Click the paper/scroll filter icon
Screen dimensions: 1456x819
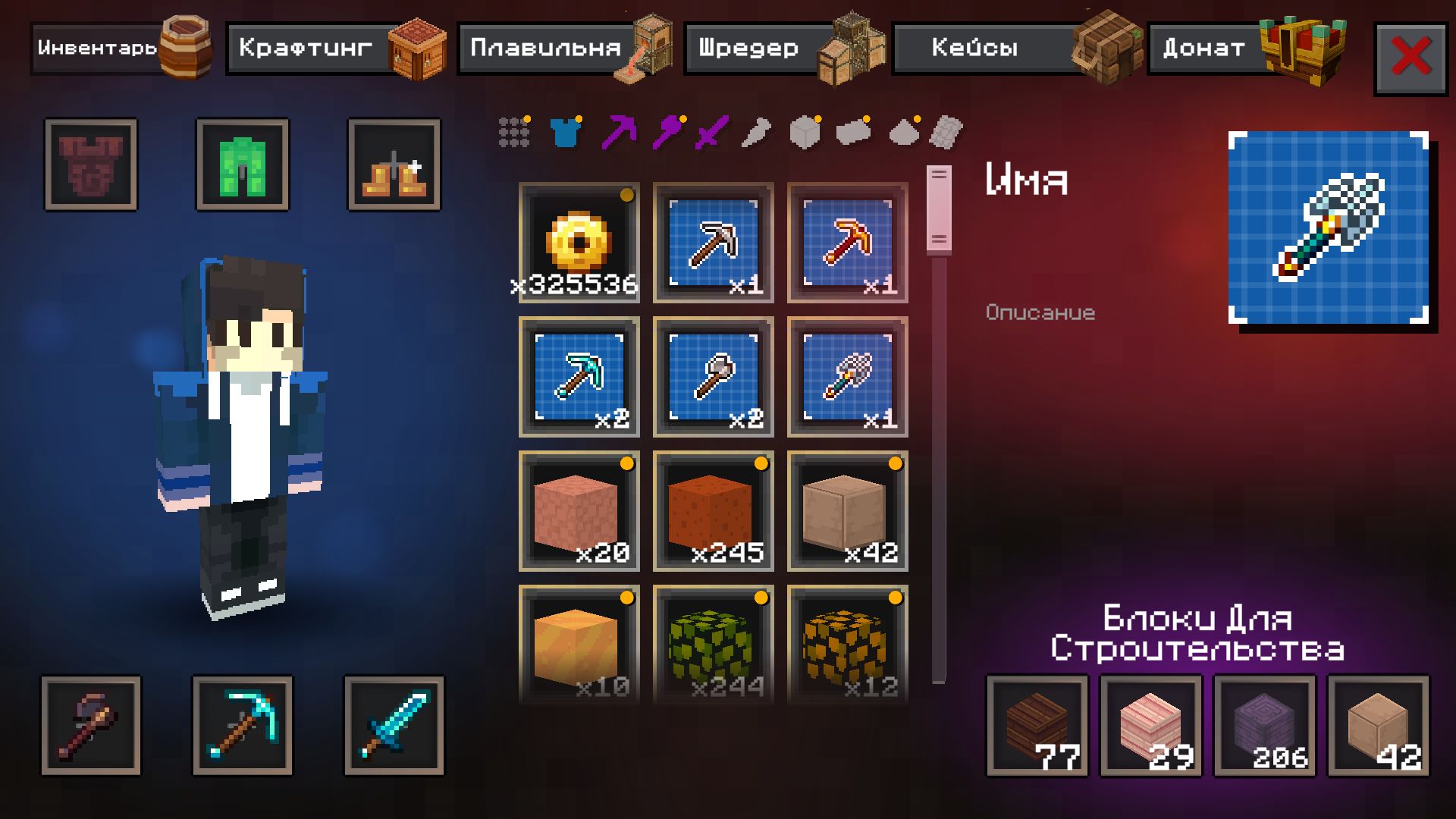click(x=946, y=133)
